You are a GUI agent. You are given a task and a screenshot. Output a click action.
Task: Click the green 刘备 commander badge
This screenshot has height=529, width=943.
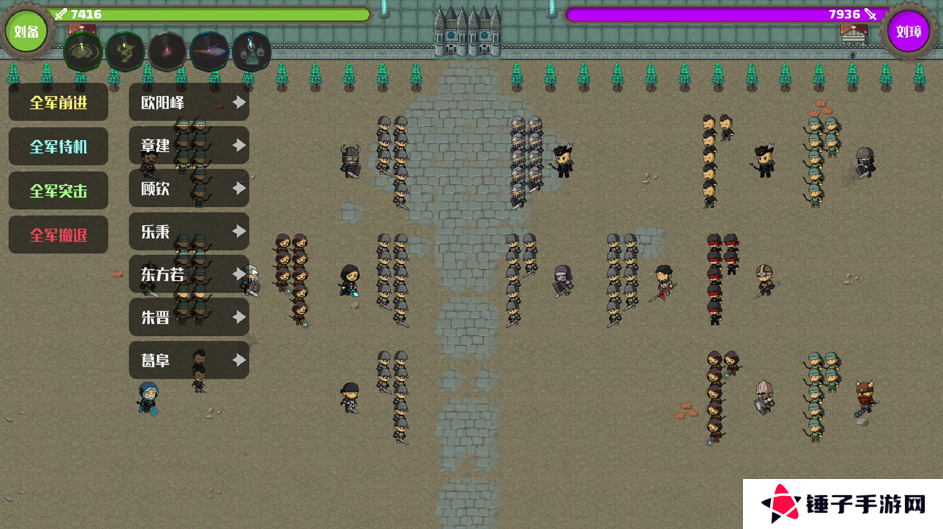[27, 31]
